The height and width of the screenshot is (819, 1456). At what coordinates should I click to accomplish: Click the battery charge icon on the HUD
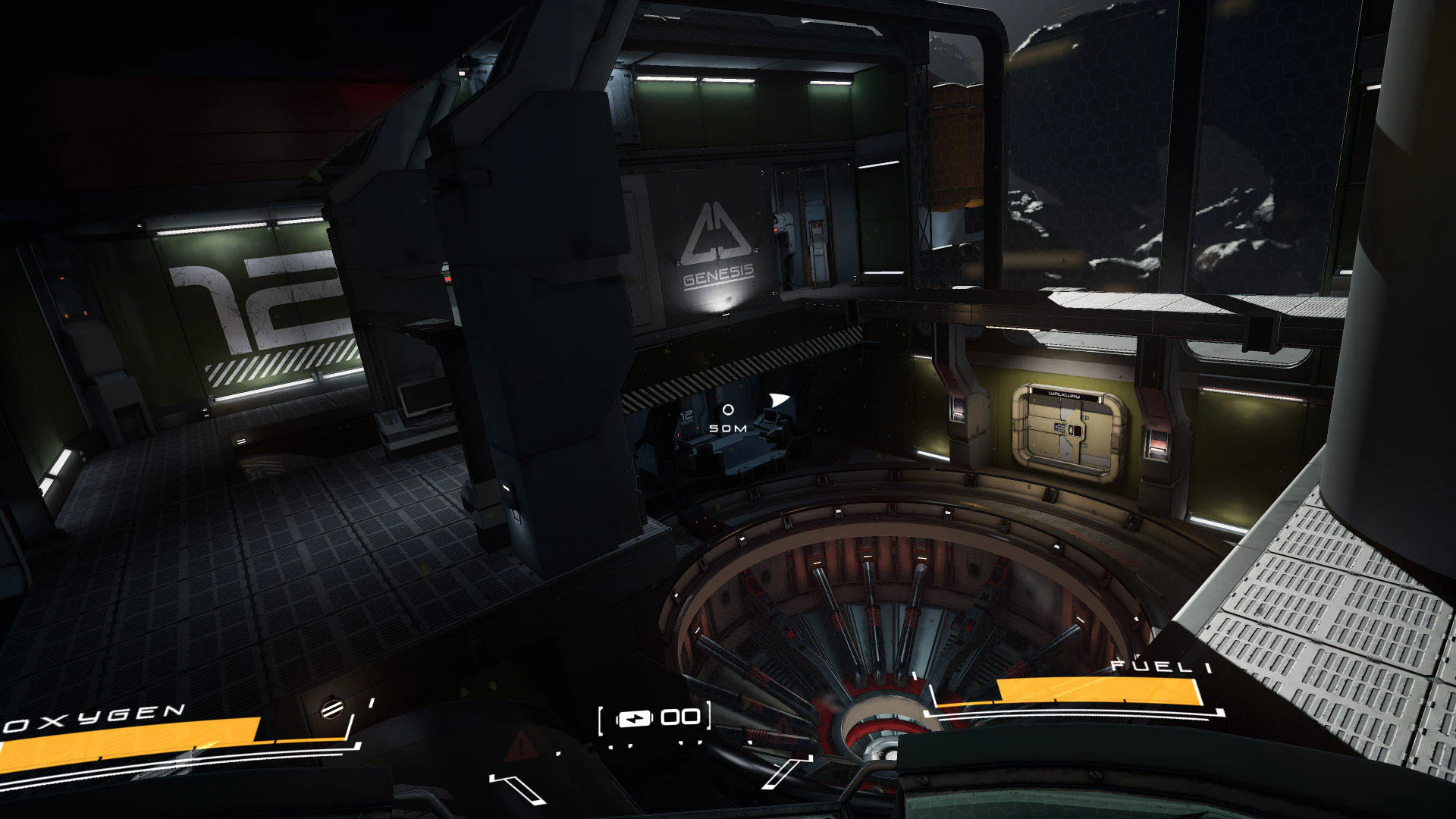click(635, 718)
